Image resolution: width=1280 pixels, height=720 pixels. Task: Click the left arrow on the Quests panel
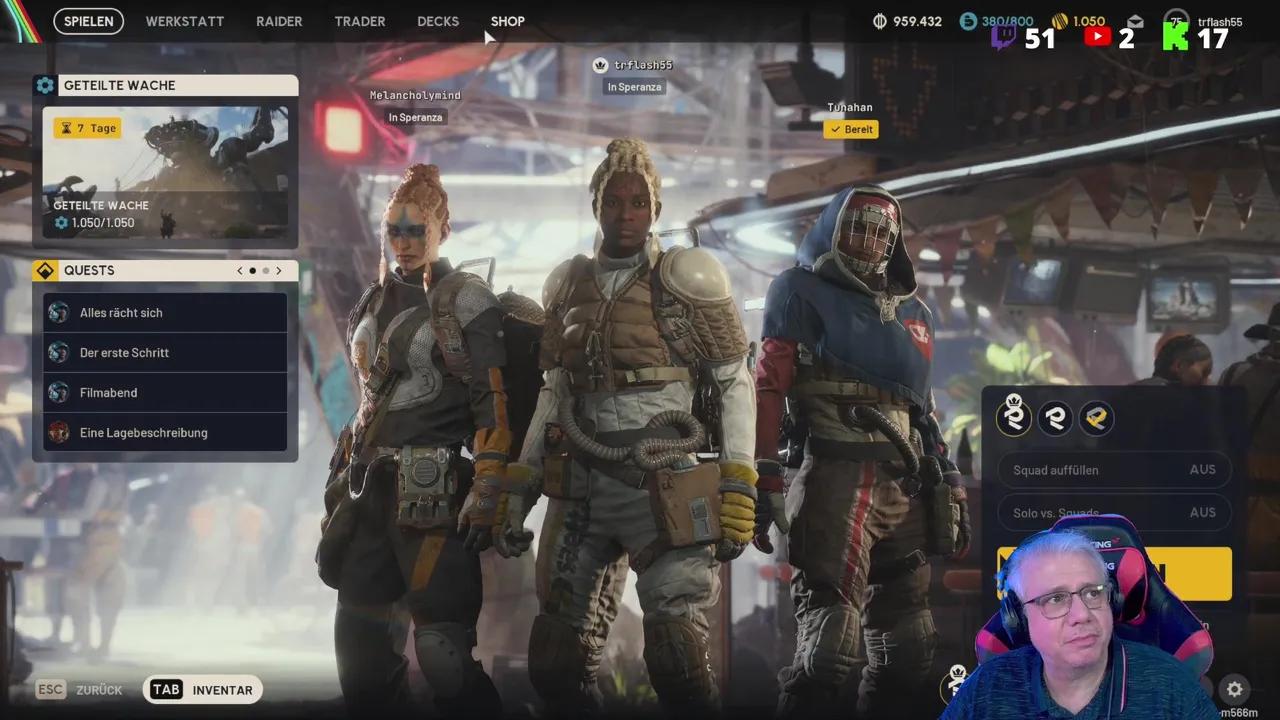click(x=239, y=270)
